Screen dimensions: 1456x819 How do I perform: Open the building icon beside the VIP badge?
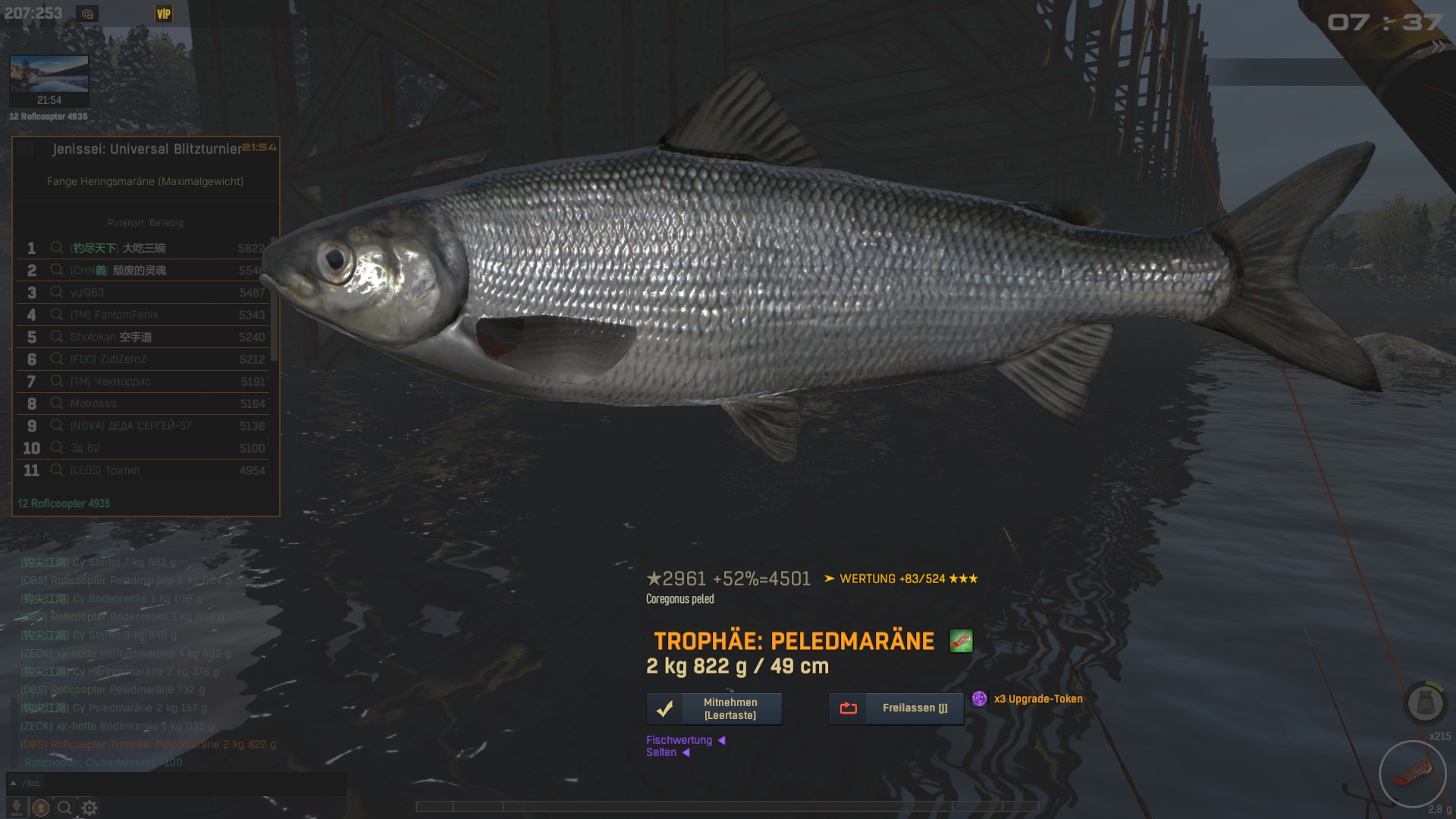pyautogui.click(x=87, y=14)
